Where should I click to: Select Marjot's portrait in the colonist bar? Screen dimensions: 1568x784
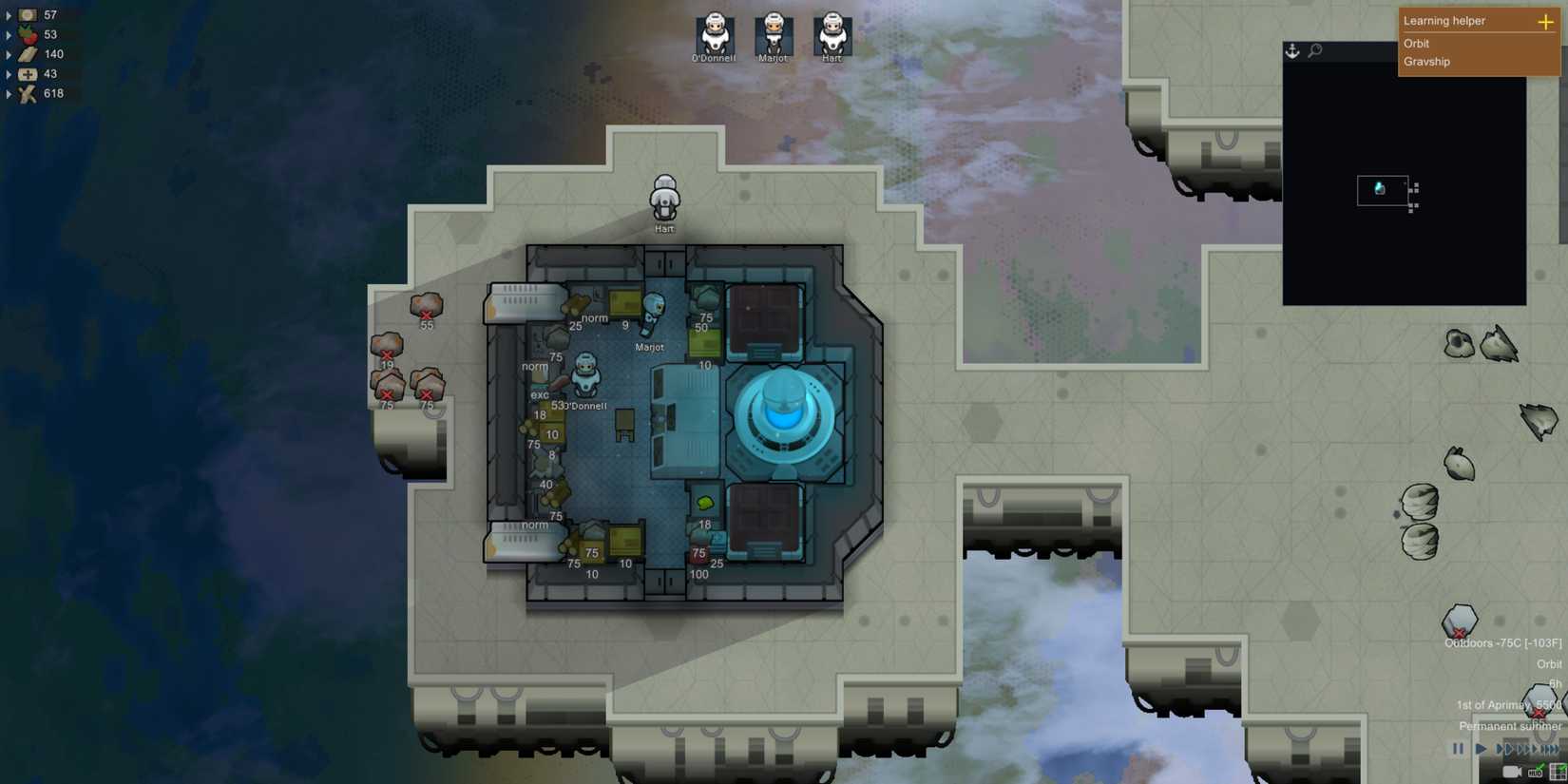coord(772,35)
